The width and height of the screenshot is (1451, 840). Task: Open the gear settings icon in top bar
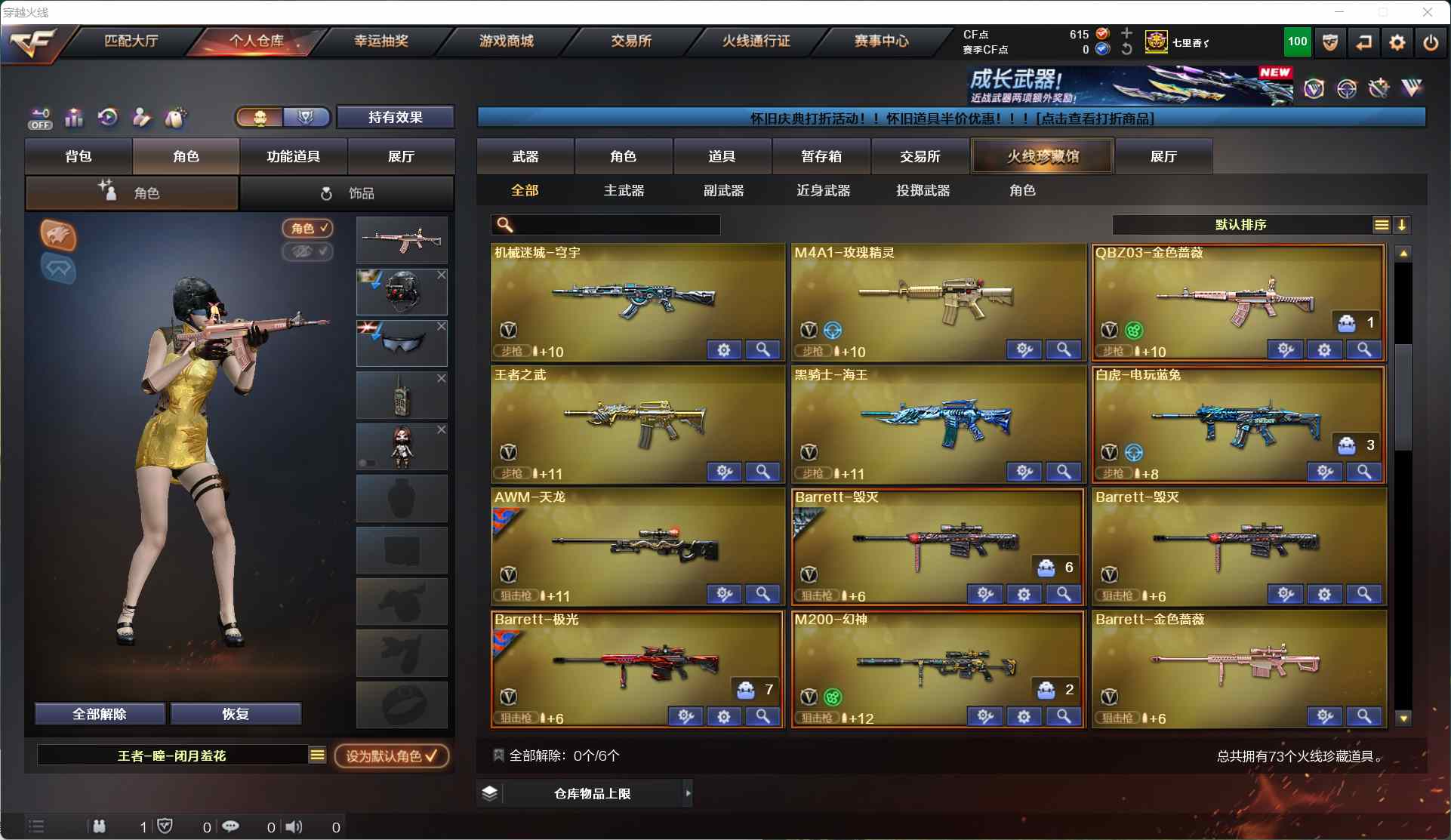point(1397,42)
